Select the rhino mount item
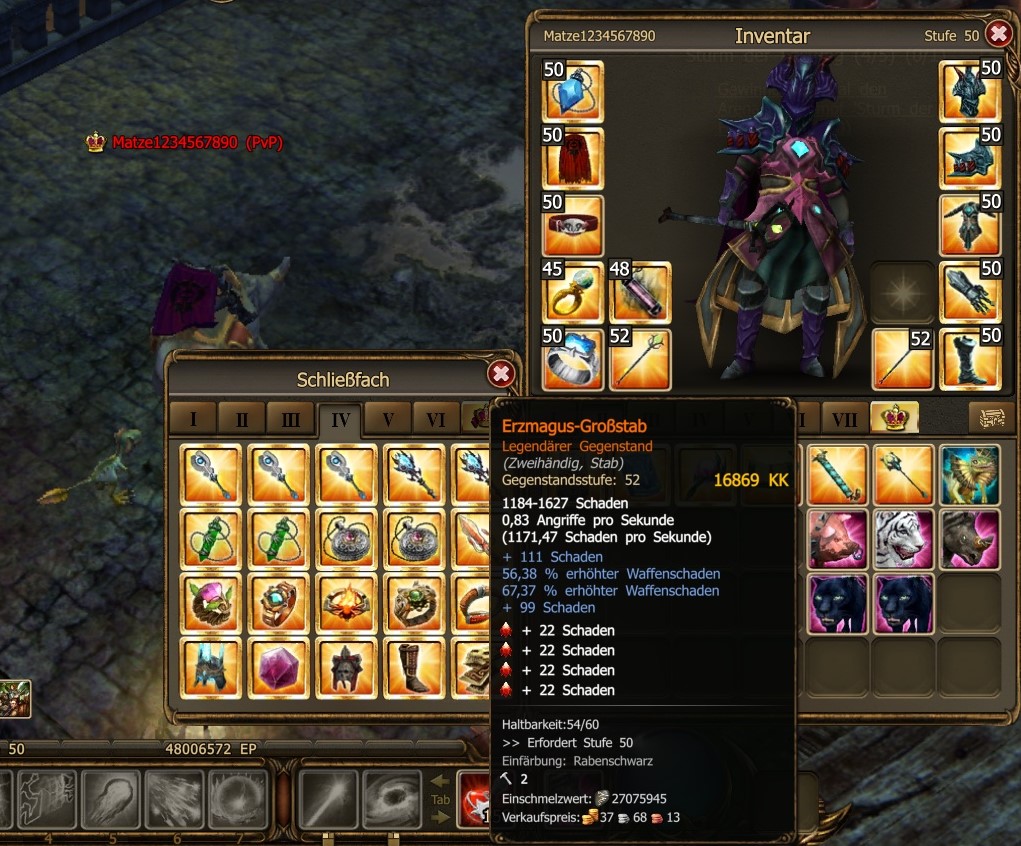 point(970,540)
